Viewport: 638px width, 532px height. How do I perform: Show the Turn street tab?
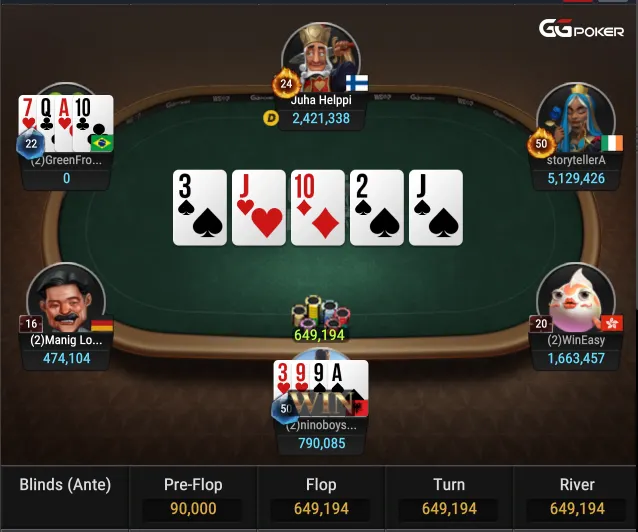pyautogui.click(x=448, y=497)
